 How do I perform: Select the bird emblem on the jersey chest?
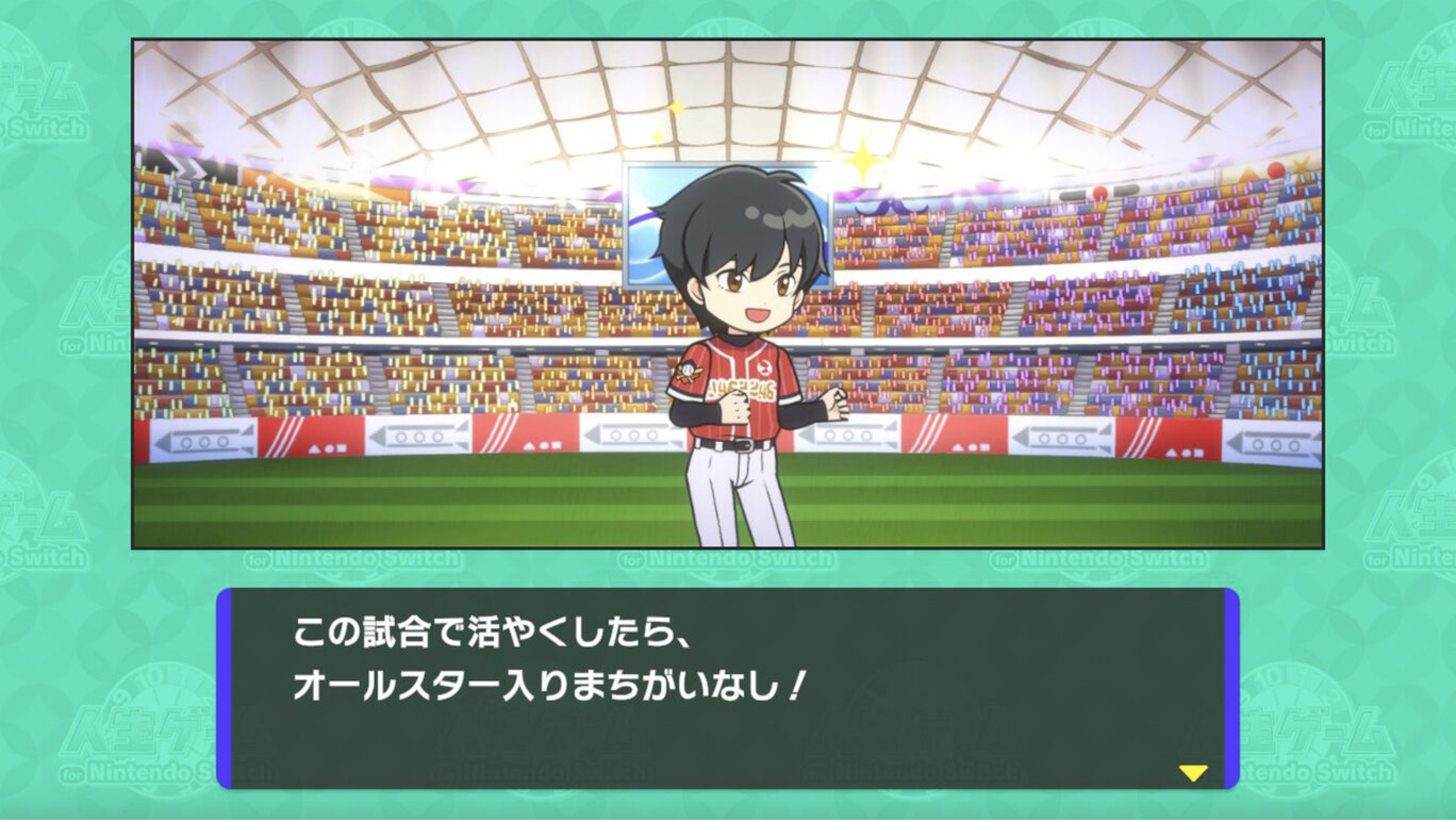click(764, 368)
